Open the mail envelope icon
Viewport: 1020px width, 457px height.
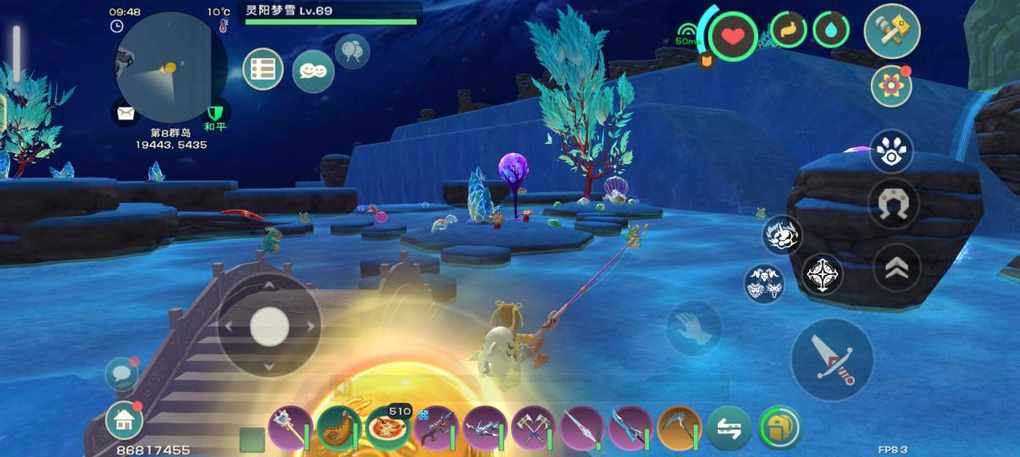[125, 113]
